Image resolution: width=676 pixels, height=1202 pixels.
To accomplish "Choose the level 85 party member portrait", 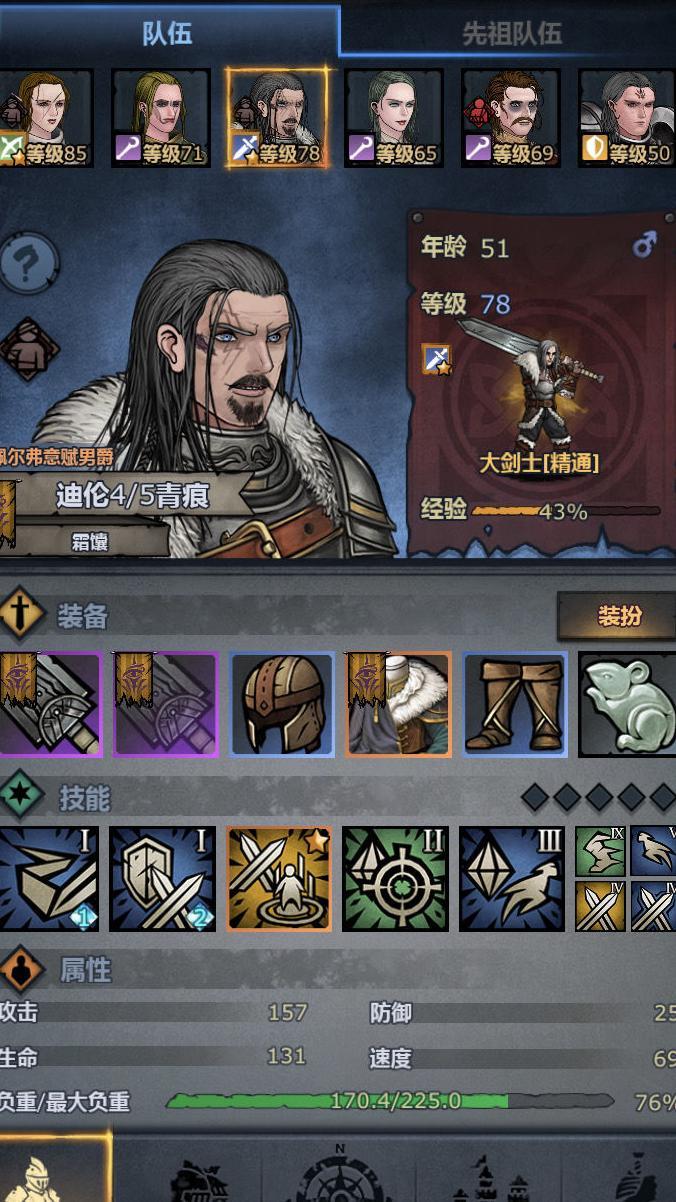I will click(x=46, y=117).
